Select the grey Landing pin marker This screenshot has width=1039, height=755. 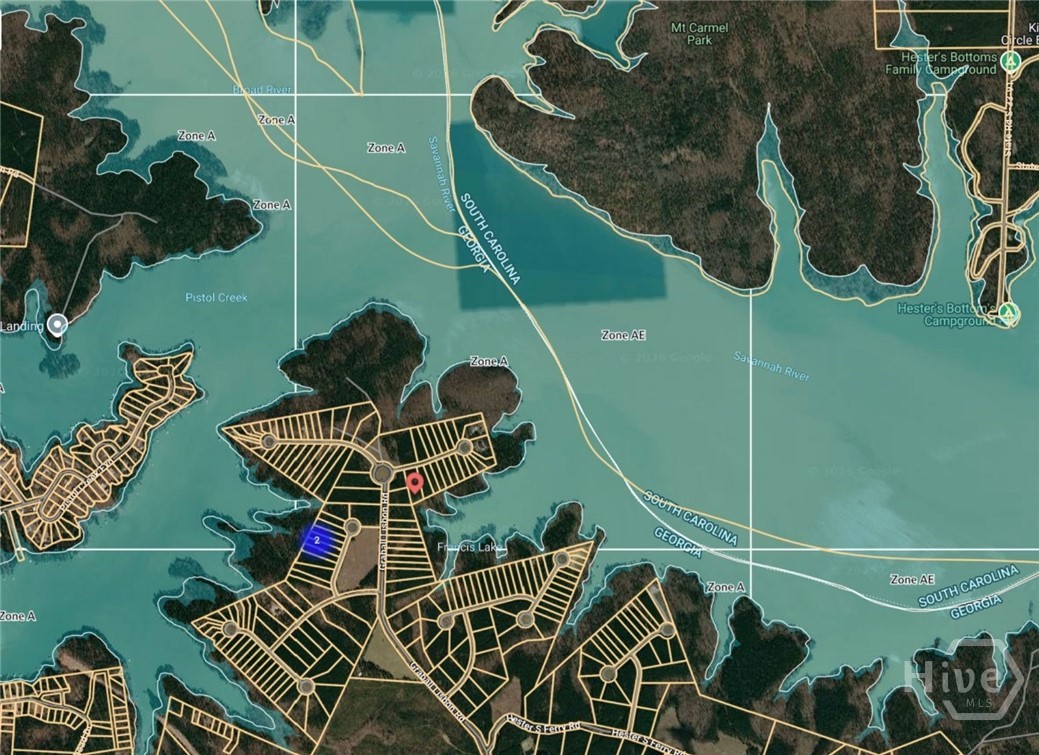click(58, 325)
